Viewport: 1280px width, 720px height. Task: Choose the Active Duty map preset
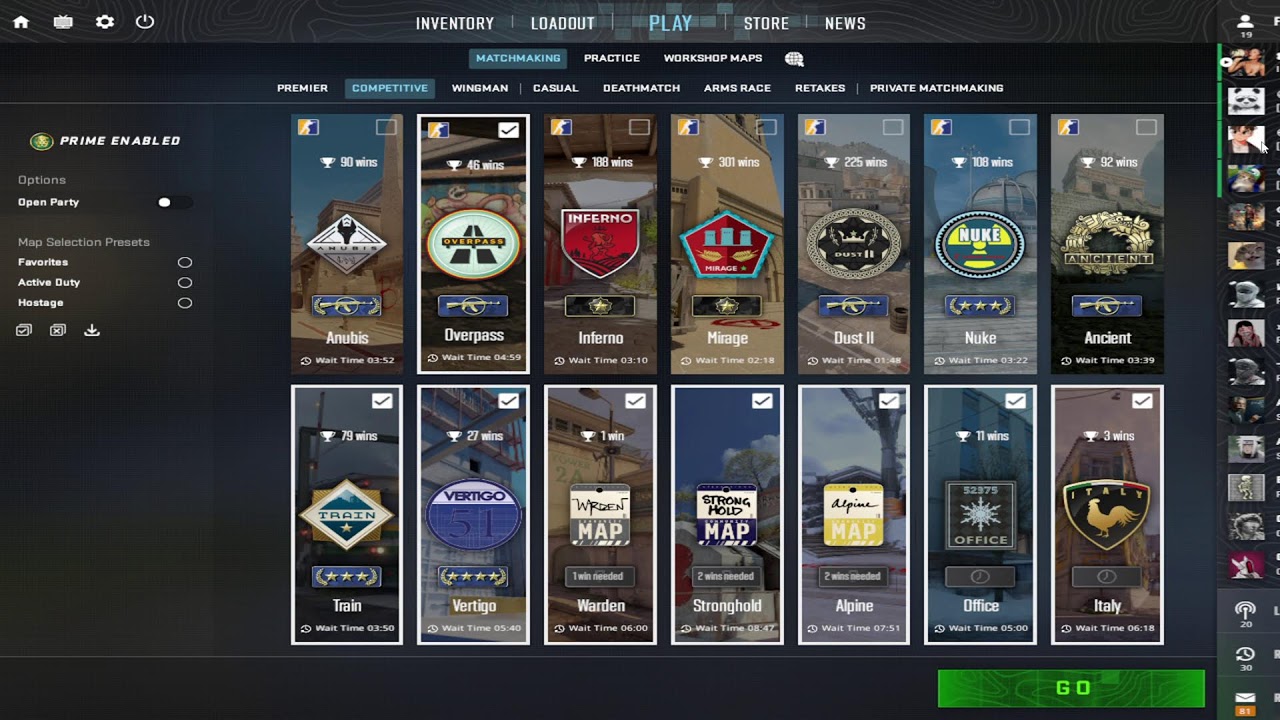pos(185,283)
